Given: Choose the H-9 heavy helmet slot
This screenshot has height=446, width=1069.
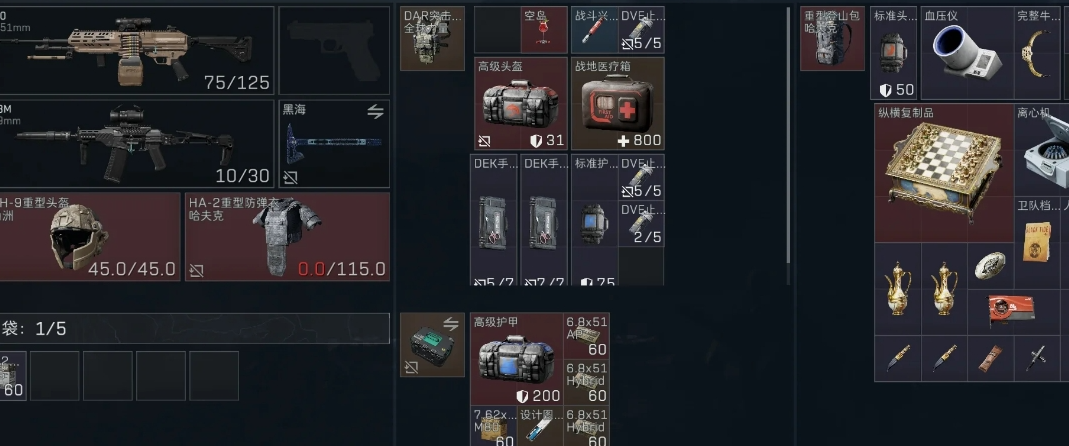Looking at the screenshot, I should click(x=90, y=237).
